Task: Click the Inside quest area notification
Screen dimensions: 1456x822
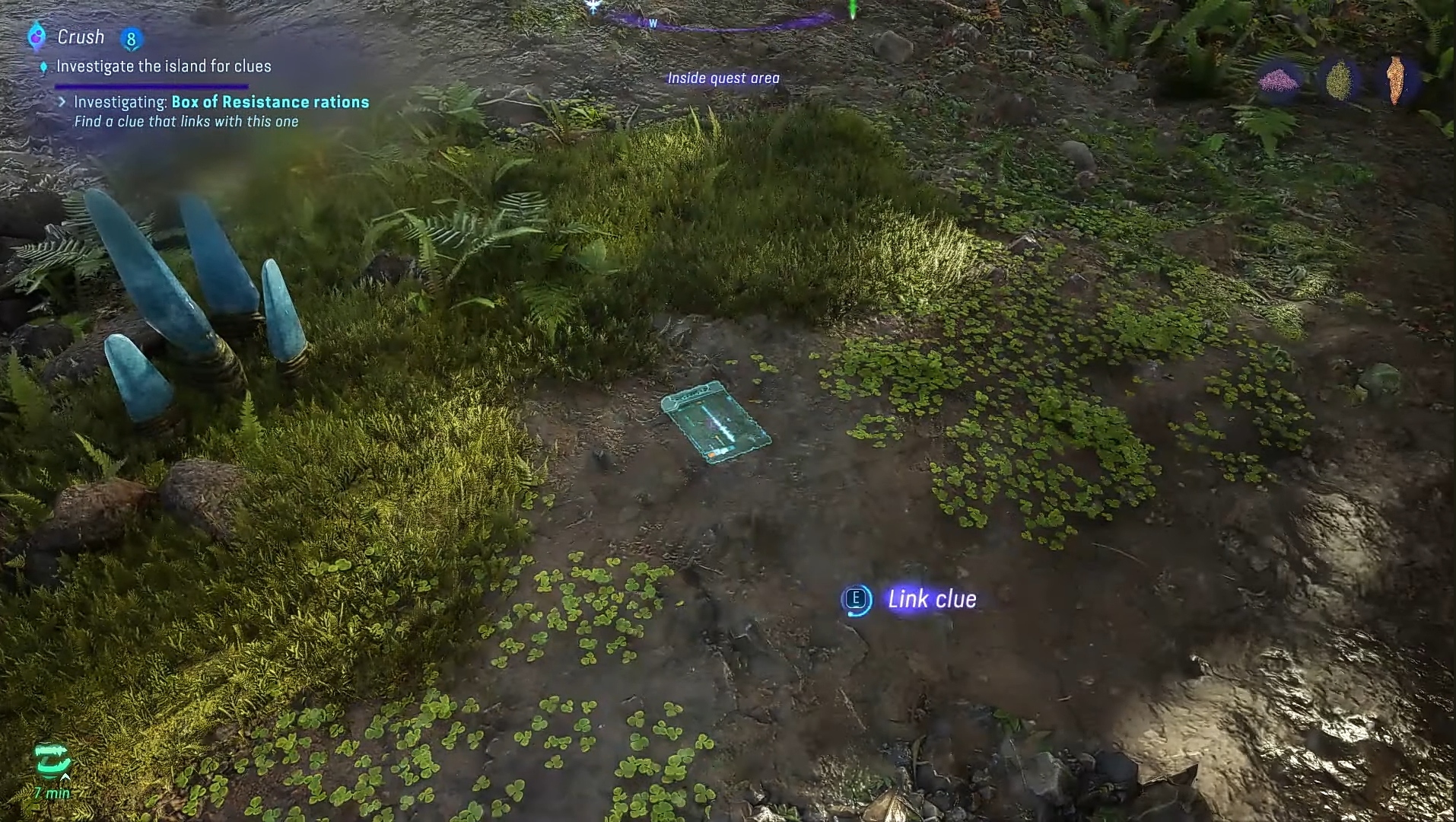Action: [723, 78]
